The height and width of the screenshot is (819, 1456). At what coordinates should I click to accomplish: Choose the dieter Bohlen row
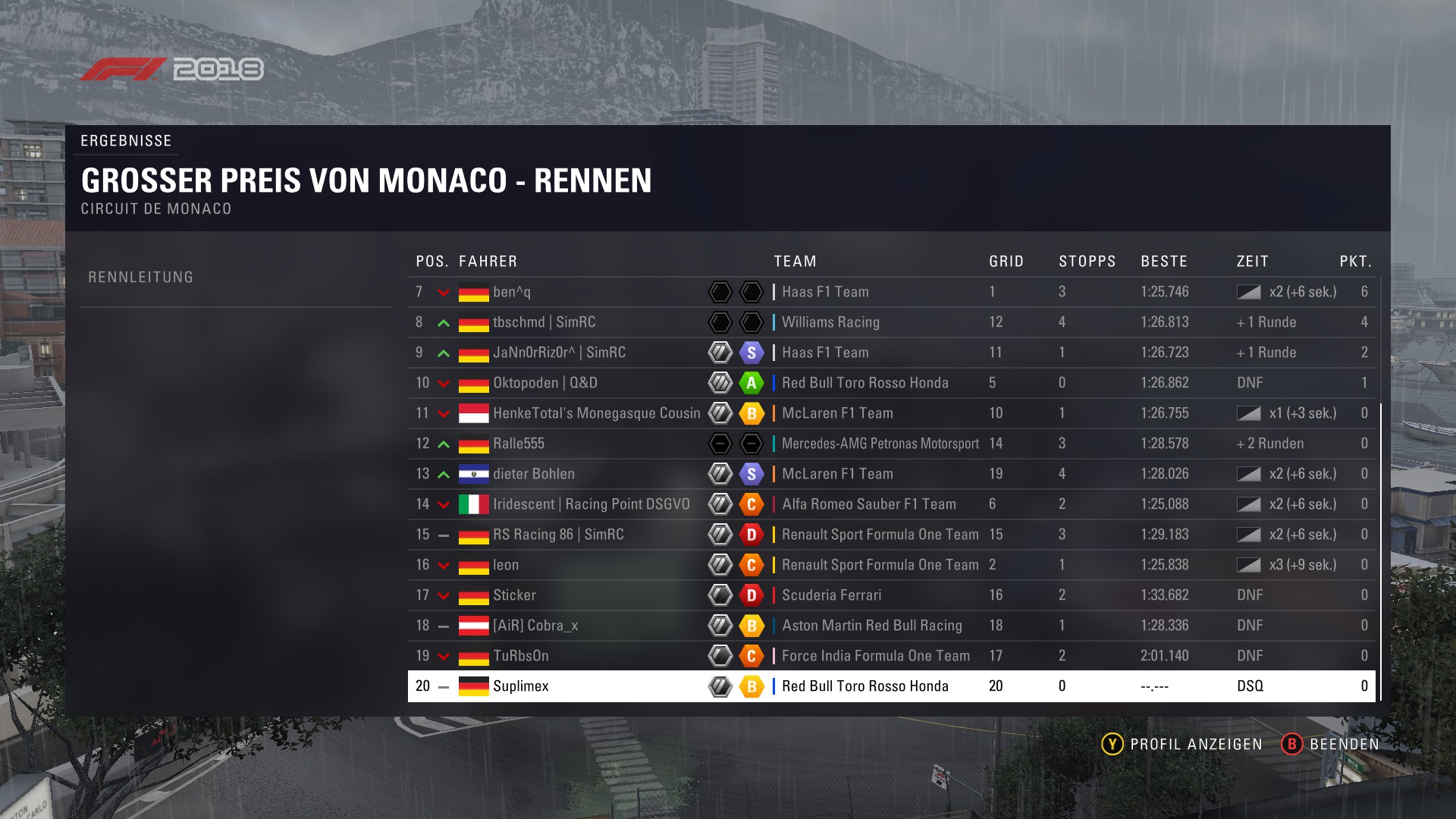click(x=533, y=474)
